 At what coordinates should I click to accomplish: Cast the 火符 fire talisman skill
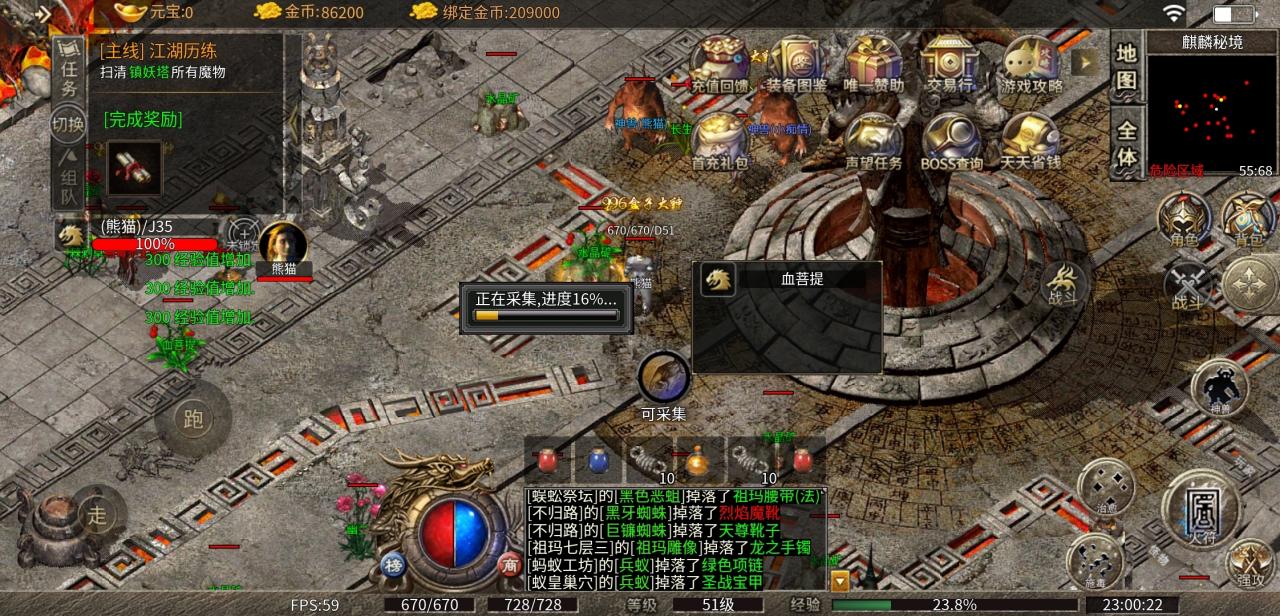pyautogui.click(x=1200, y=508)
